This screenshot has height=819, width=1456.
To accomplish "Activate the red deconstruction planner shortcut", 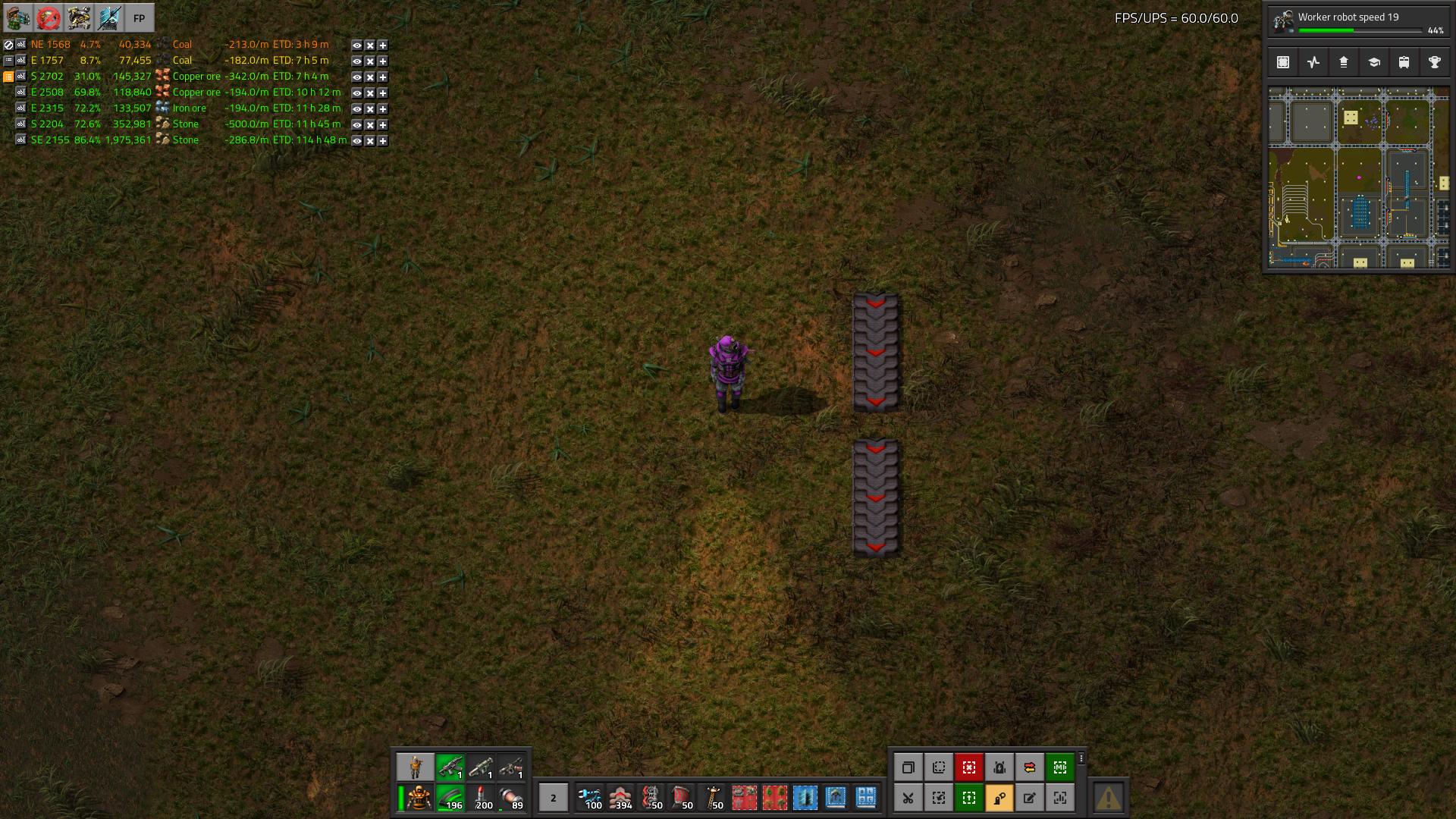I will 968,767.
